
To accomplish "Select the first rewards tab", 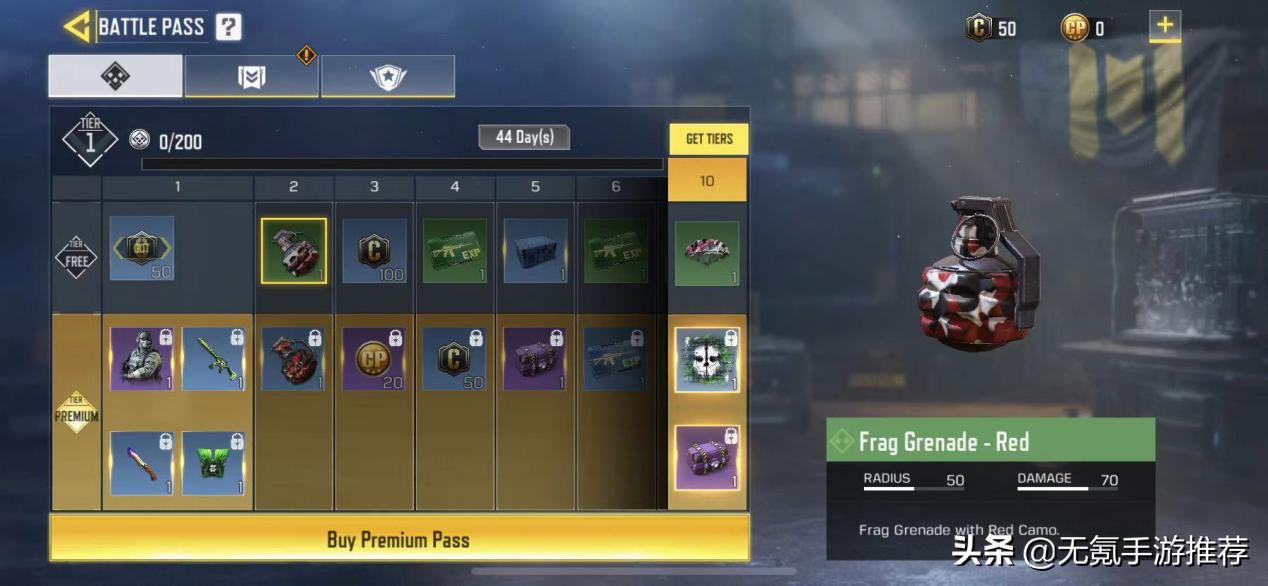I will pyautogui.click(x=116, y=77).
